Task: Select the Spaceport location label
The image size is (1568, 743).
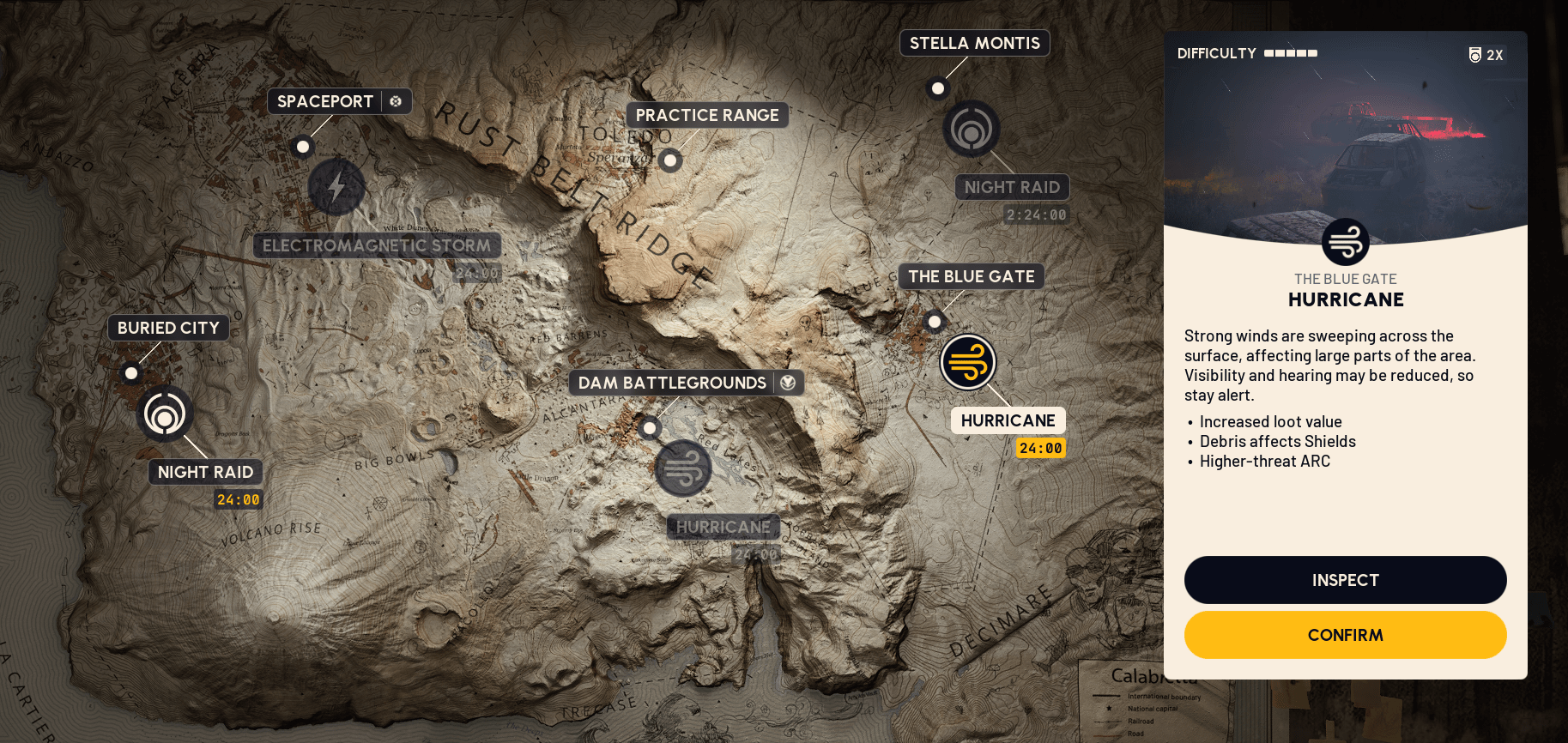Action: pos(326,100)
